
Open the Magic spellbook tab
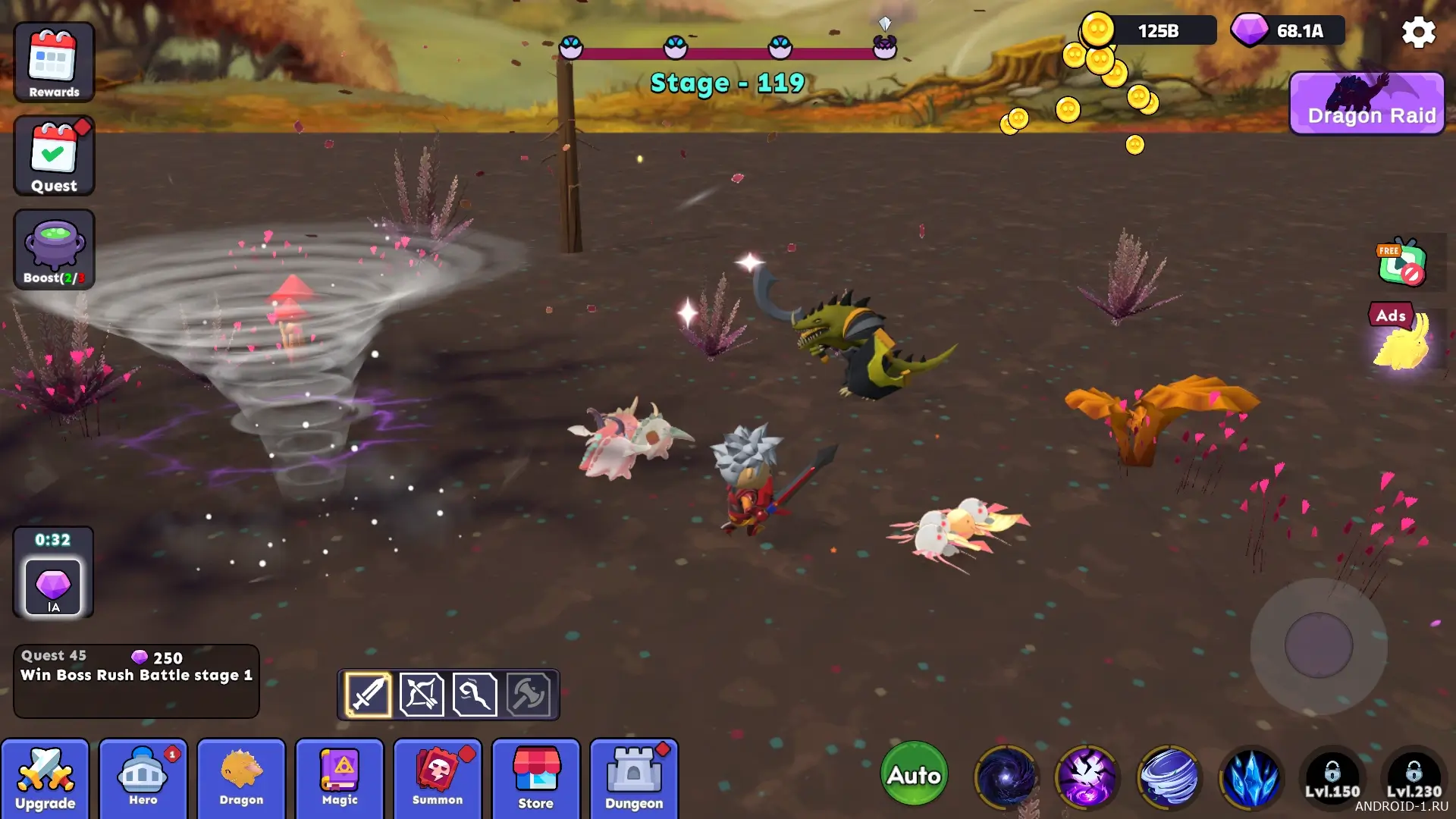tap(340, 779)
